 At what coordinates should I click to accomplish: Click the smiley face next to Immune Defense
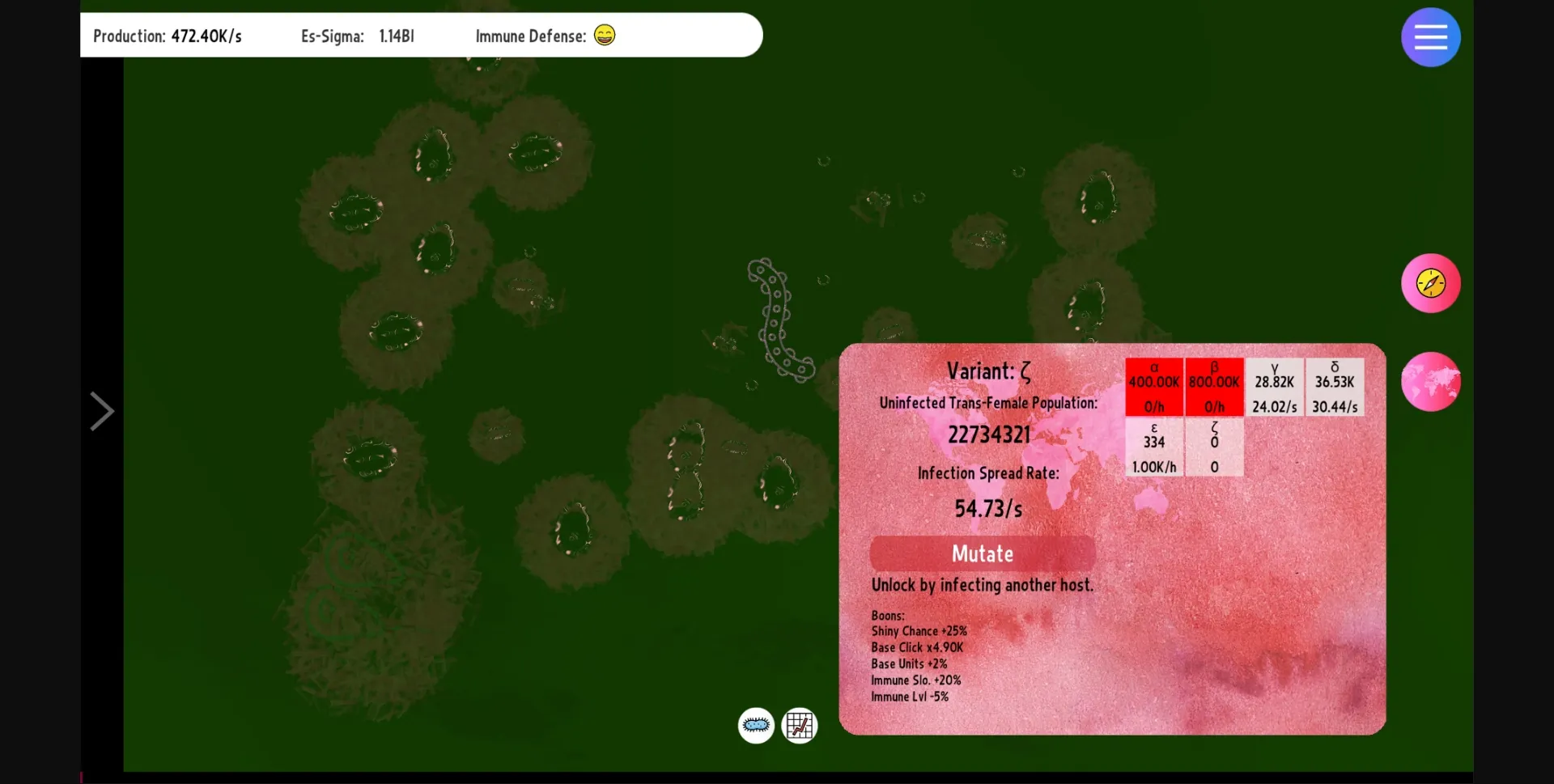[x=604, y=36]
